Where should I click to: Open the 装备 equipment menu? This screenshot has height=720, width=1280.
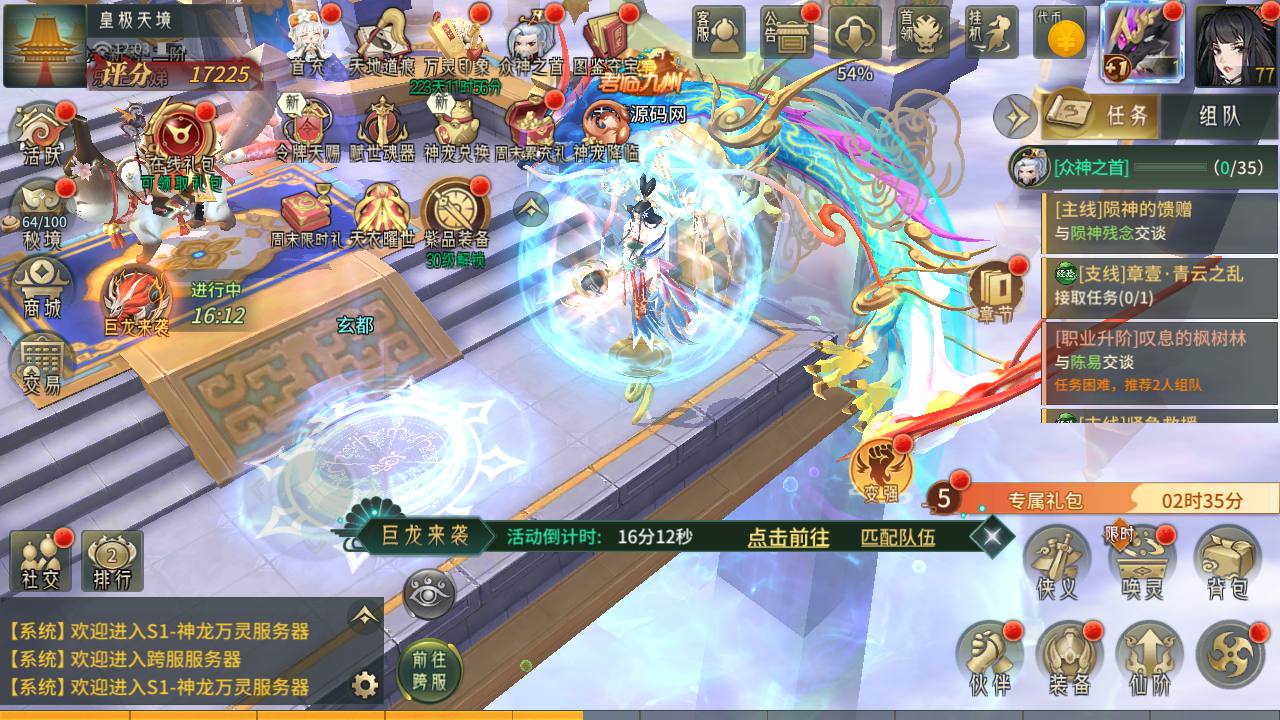click(1069, 656)
